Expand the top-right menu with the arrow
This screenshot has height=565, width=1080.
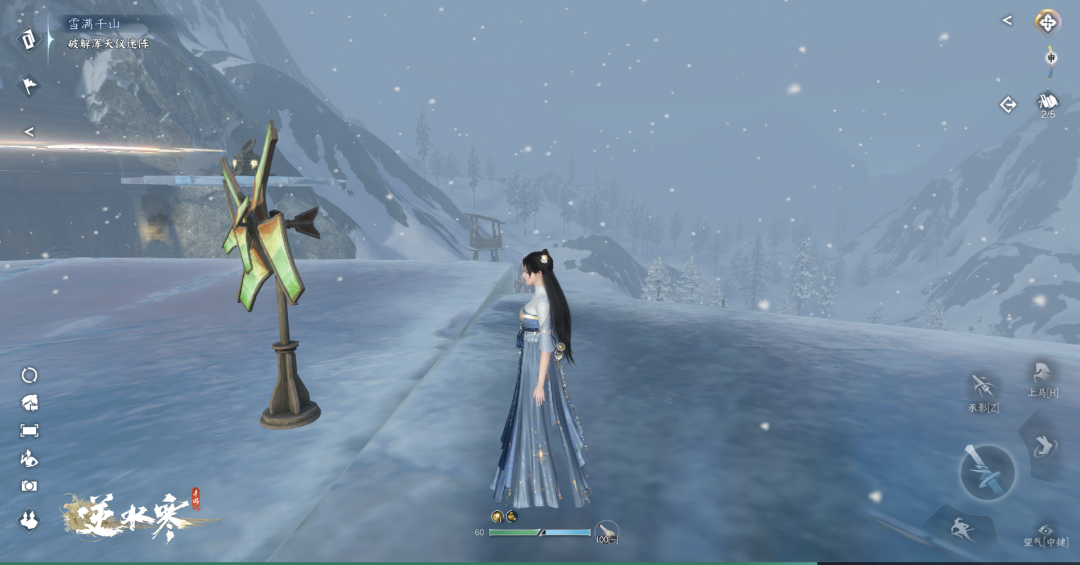(x=1007, y=20)
